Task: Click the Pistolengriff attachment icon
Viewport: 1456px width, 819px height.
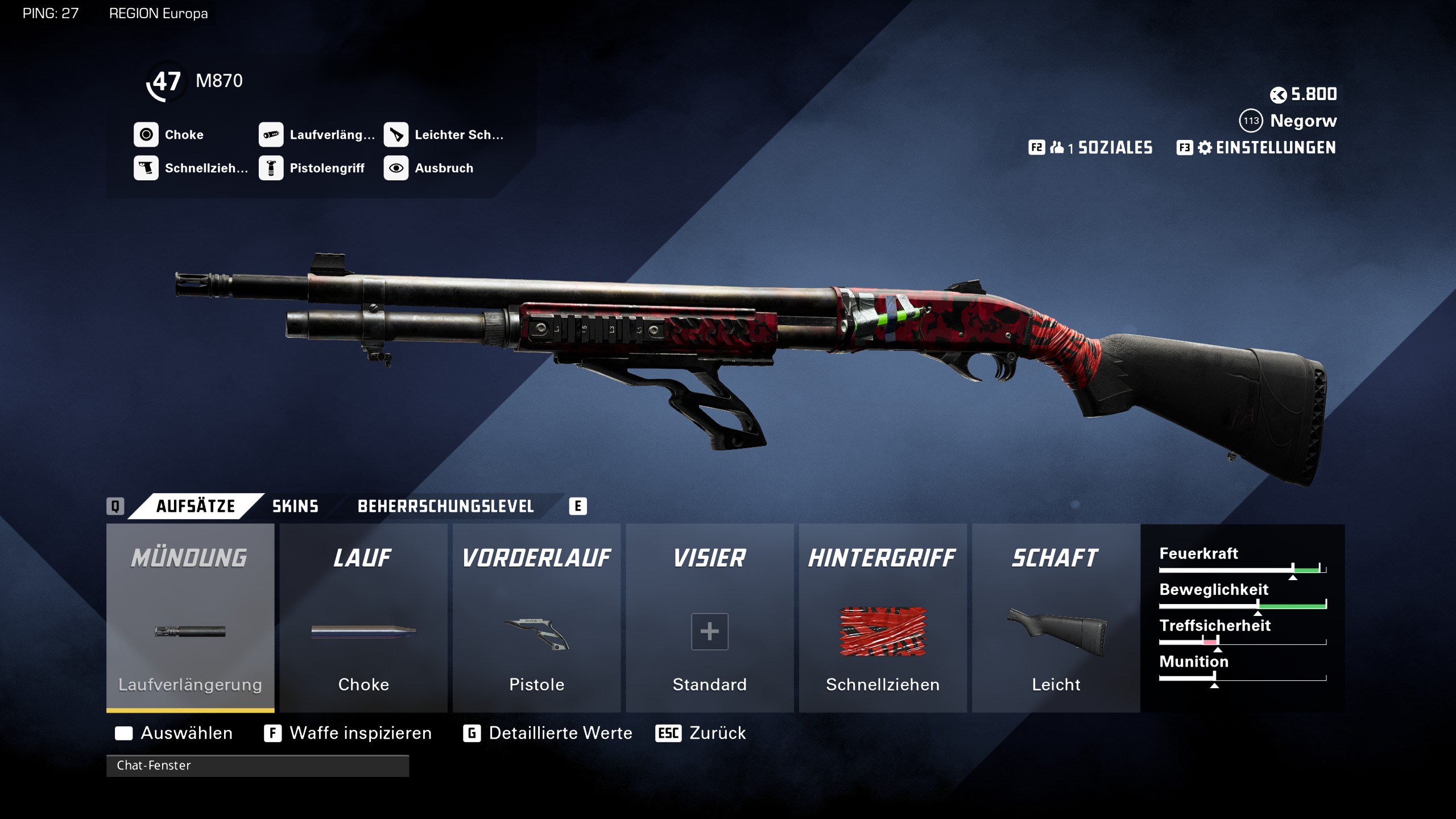Action: pos(272,168)
